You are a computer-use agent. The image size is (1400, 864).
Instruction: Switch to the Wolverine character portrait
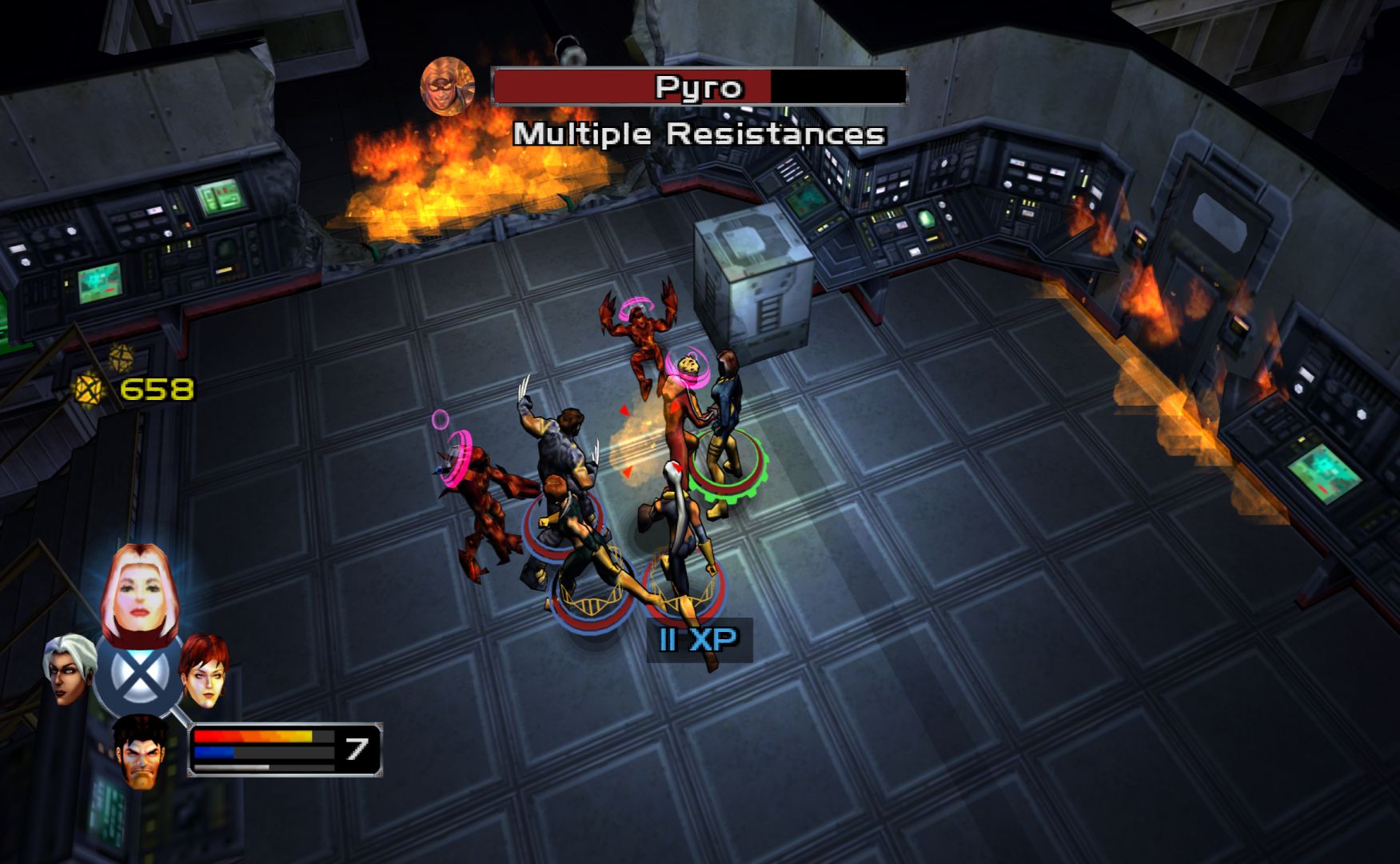[140, 750]
